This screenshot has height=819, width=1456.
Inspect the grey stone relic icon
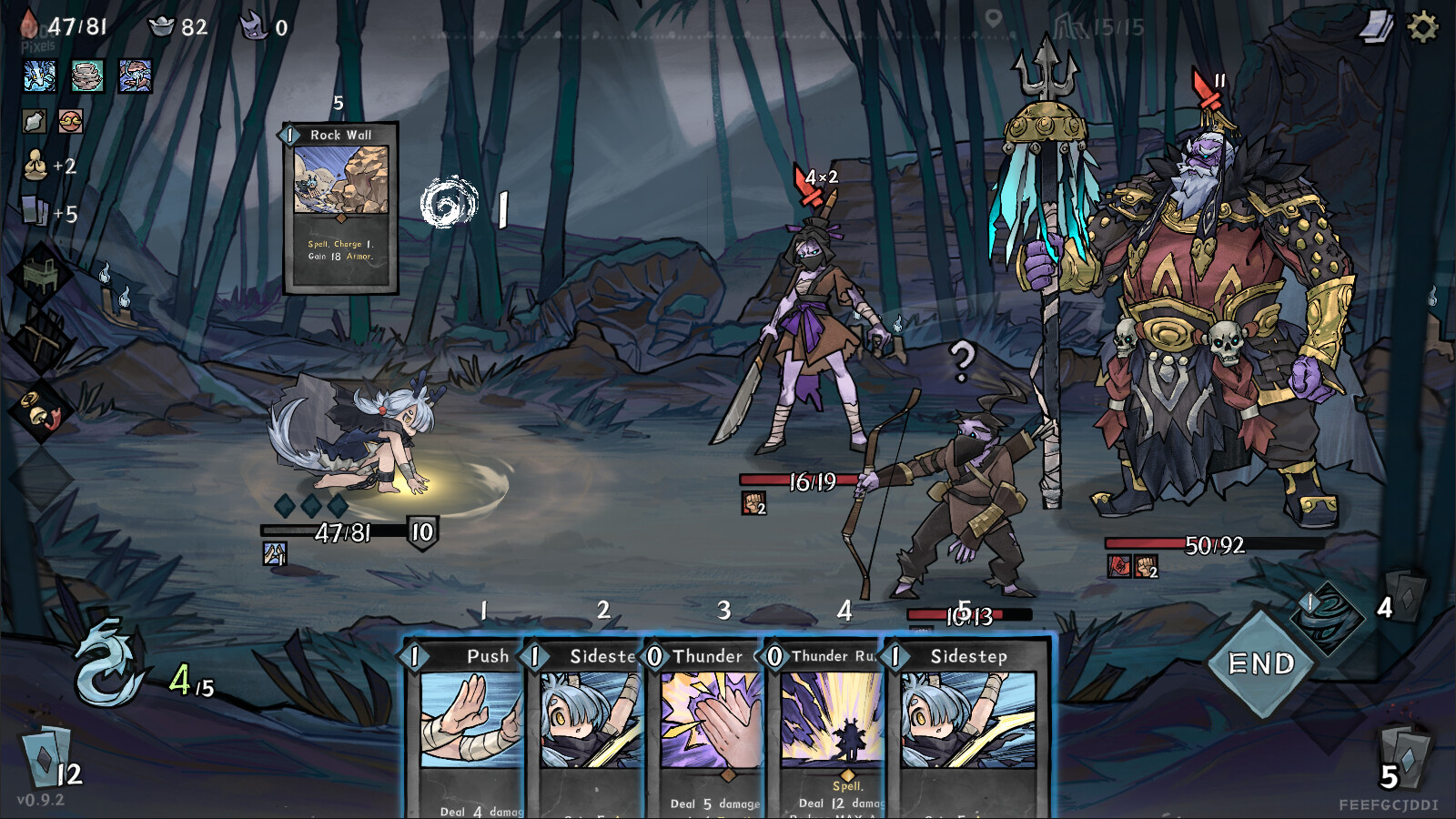87,76
